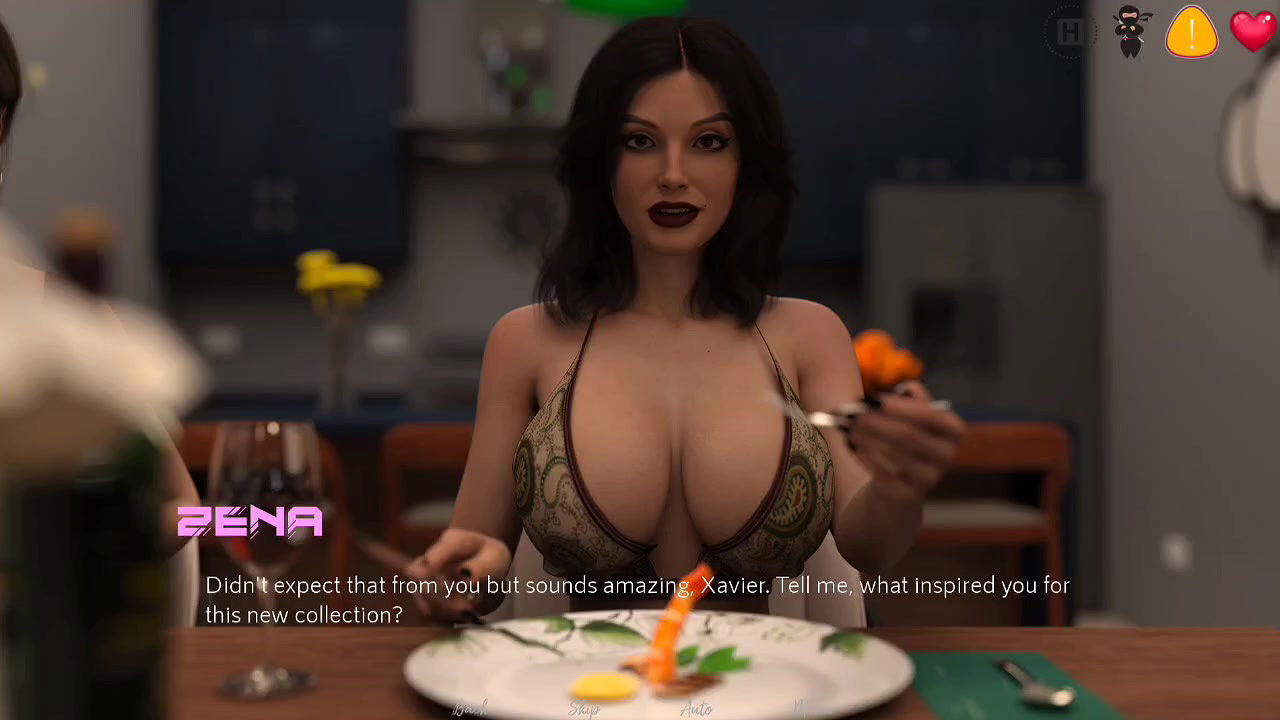
Task: Open the yellow exclamation mark alert
Action: tap(1192, 31)
